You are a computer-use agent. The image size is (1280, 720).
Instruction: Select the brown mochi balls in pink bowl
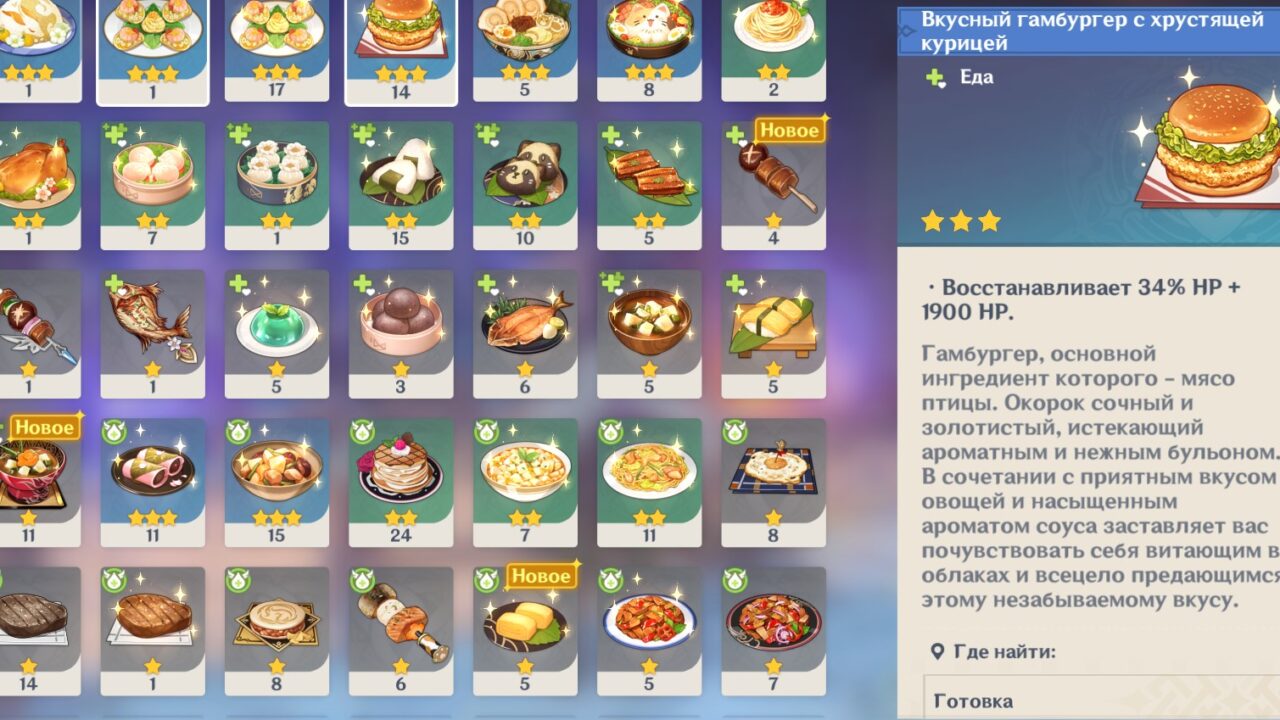[401, 326]
